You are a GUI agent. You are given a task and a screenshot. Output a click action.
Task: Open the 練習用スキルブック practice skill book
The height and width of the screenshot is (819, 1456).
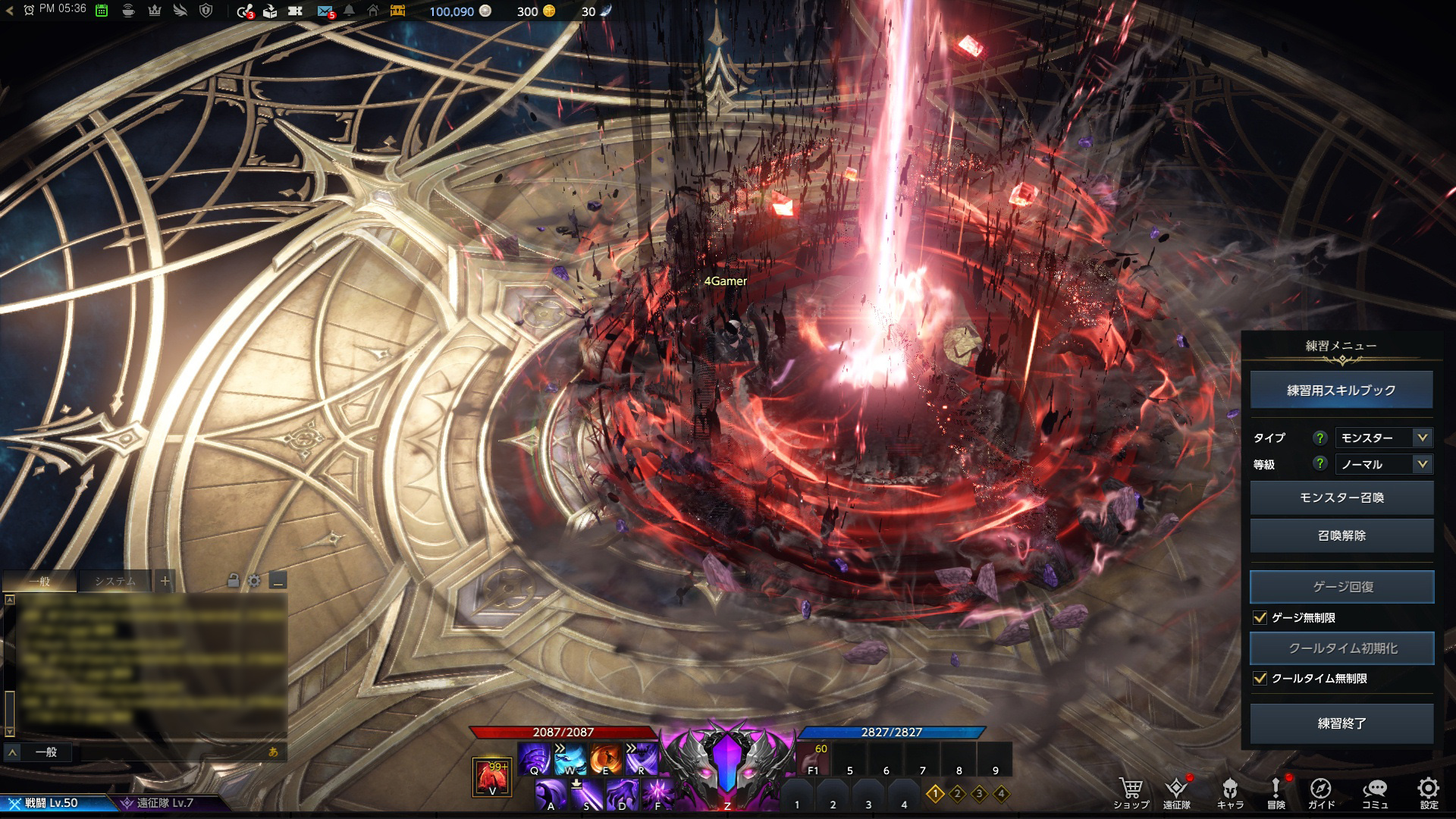coord(1341,391)
